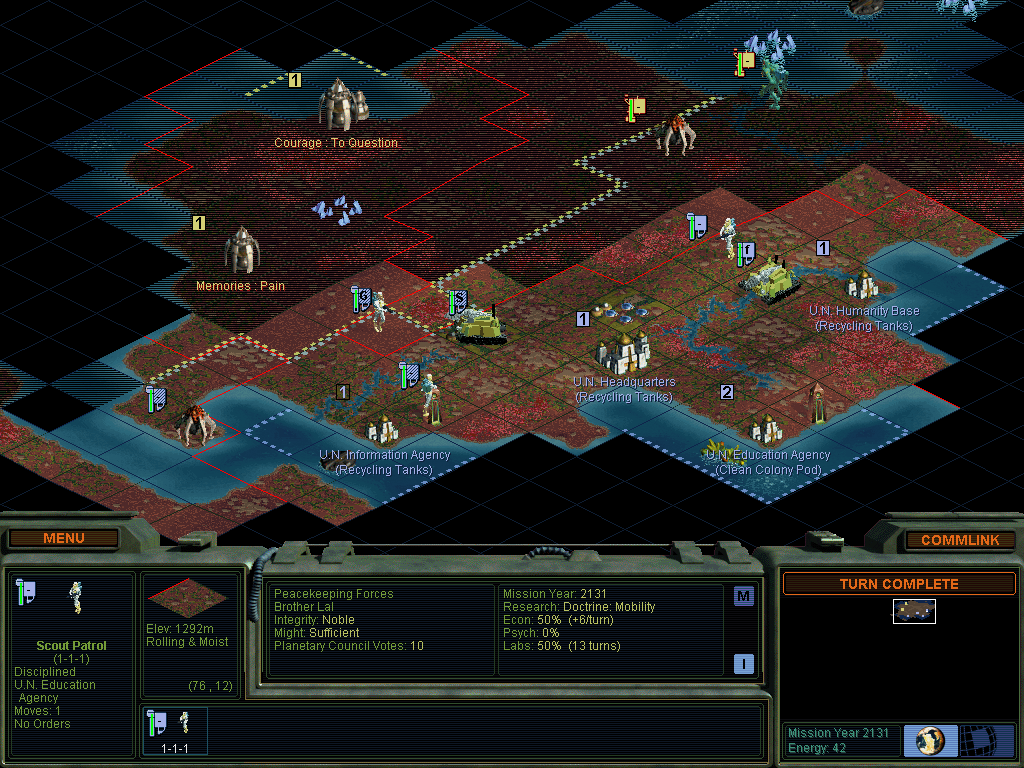The image size is (1024, 768).
Task: Click the Scout Patrol unit portrait
Action: pyautogui.click(x=75, y=597)
